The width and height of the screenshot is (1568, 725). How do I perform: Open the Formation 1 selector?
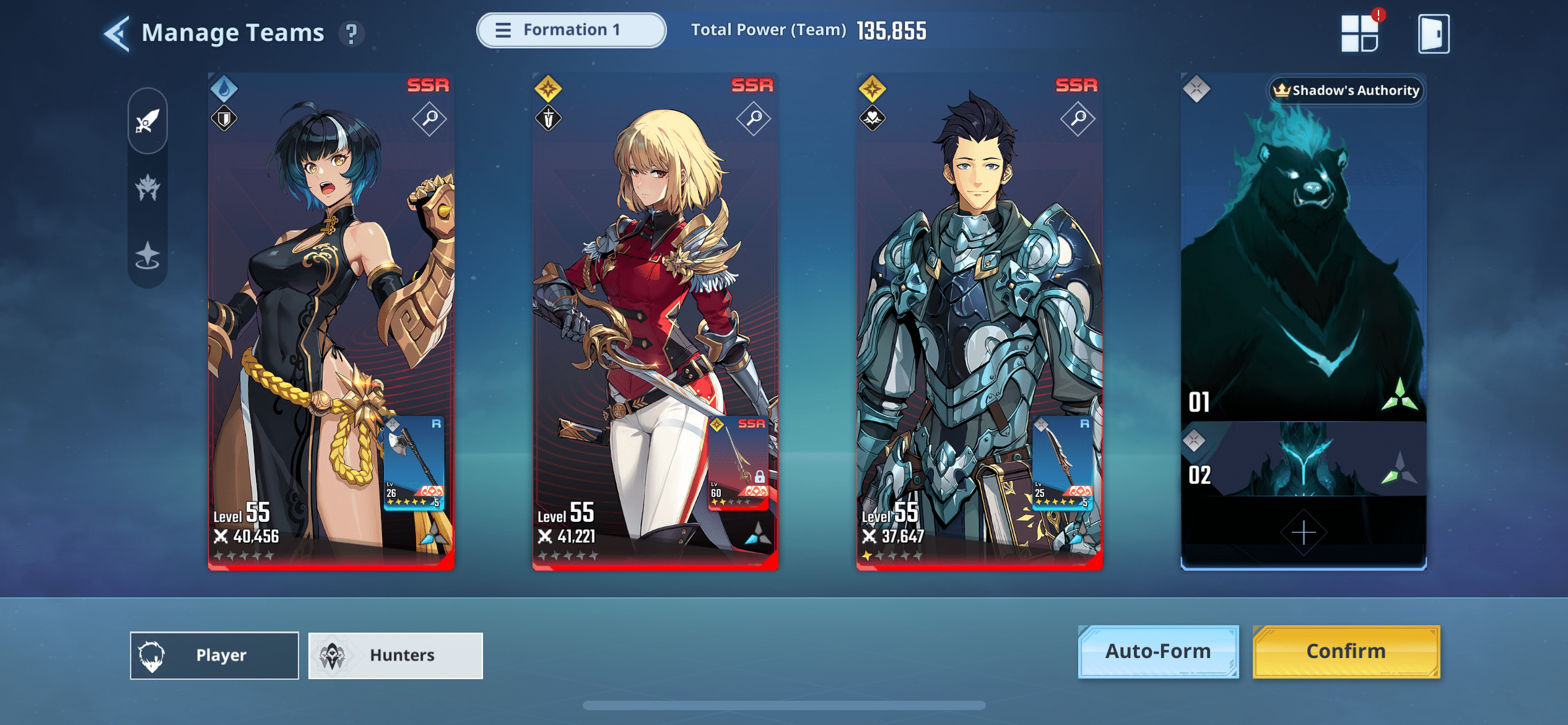click(x=570, y=29)
